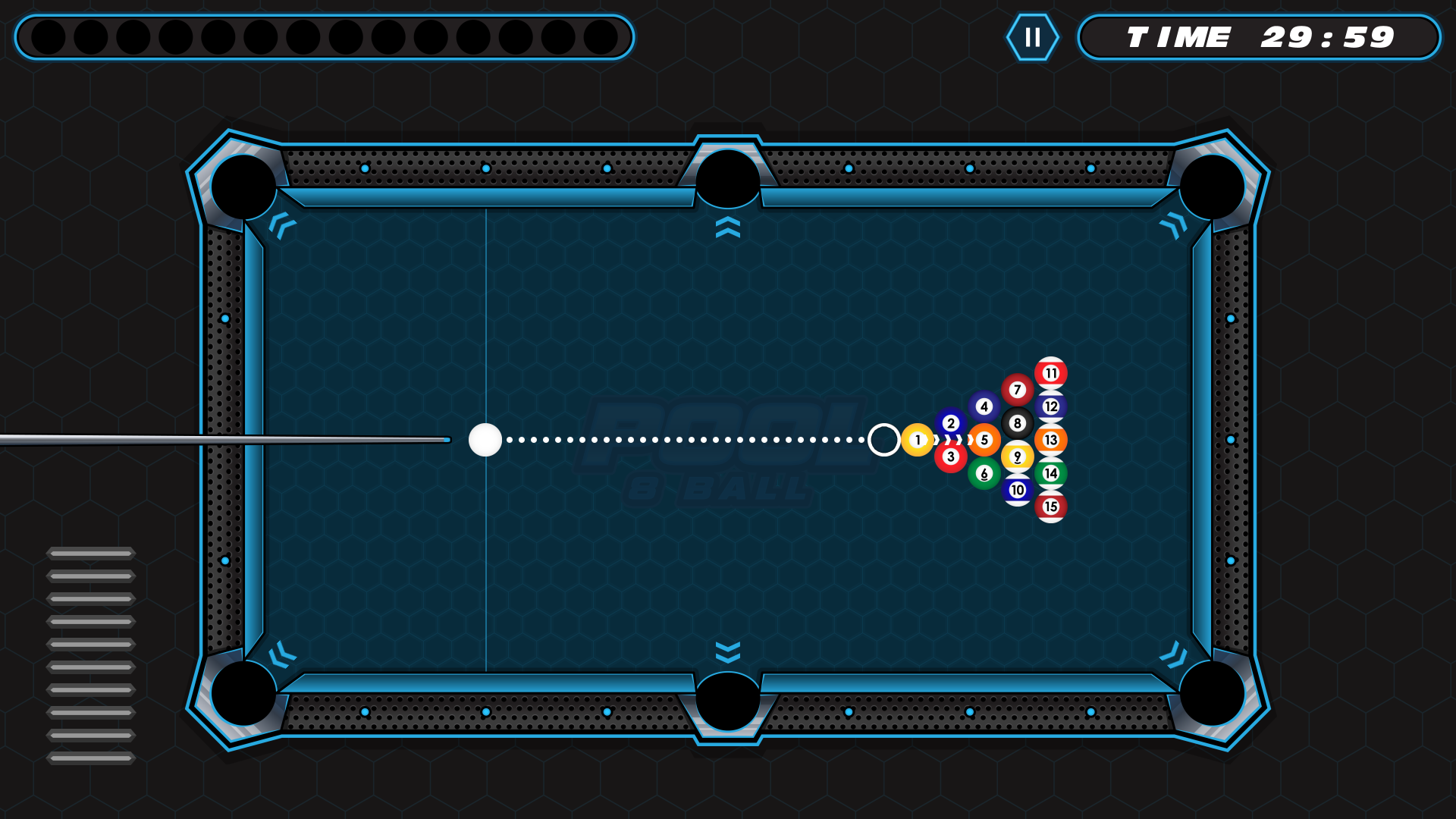The image size is (1456, 819).
Task: Select the green 14 ball
Action: (x=1050, y=472)
